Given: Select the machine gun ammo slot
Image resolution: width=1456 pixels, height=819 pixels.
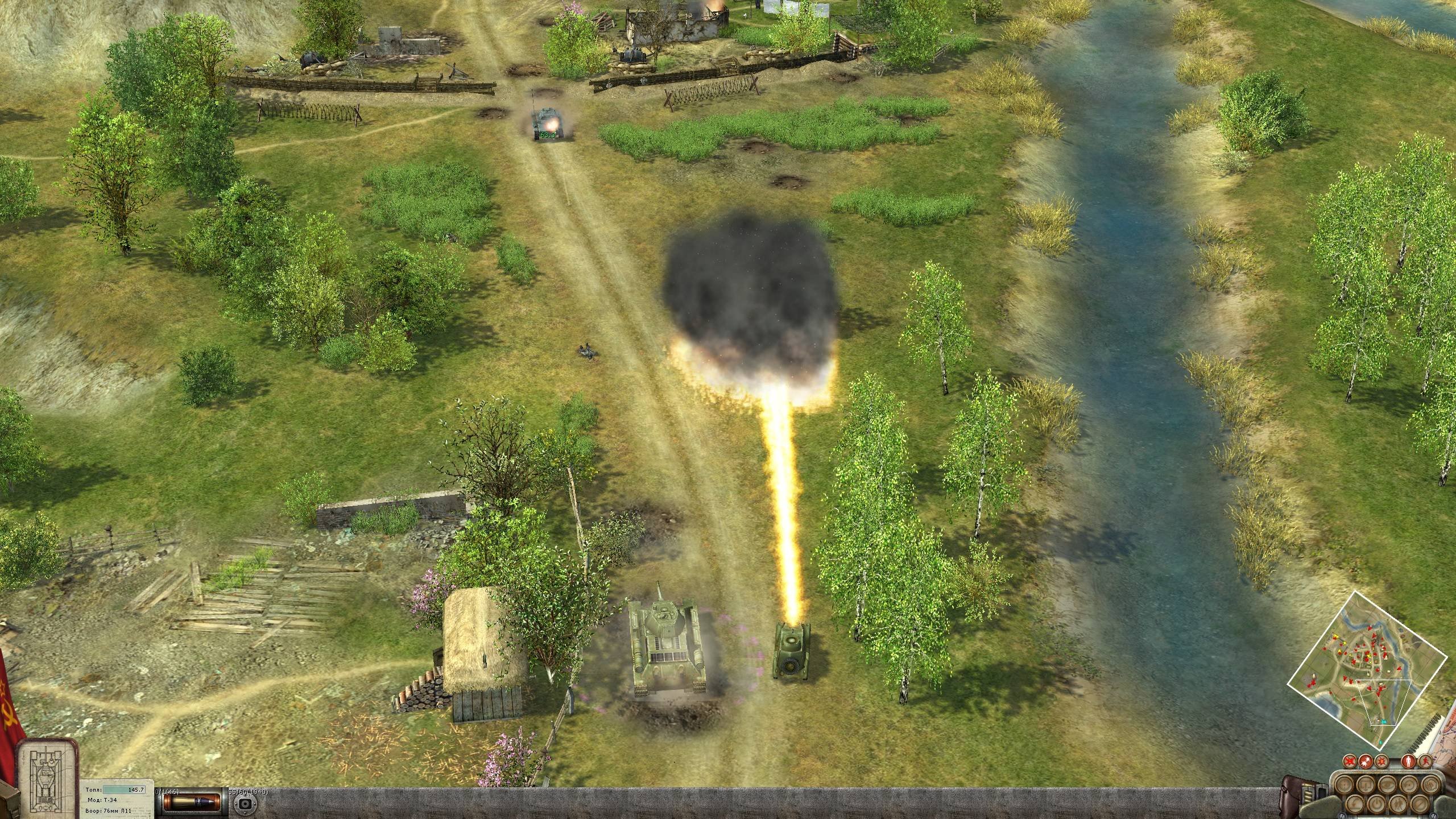Looking at the screenshot, I should [246, 804].
